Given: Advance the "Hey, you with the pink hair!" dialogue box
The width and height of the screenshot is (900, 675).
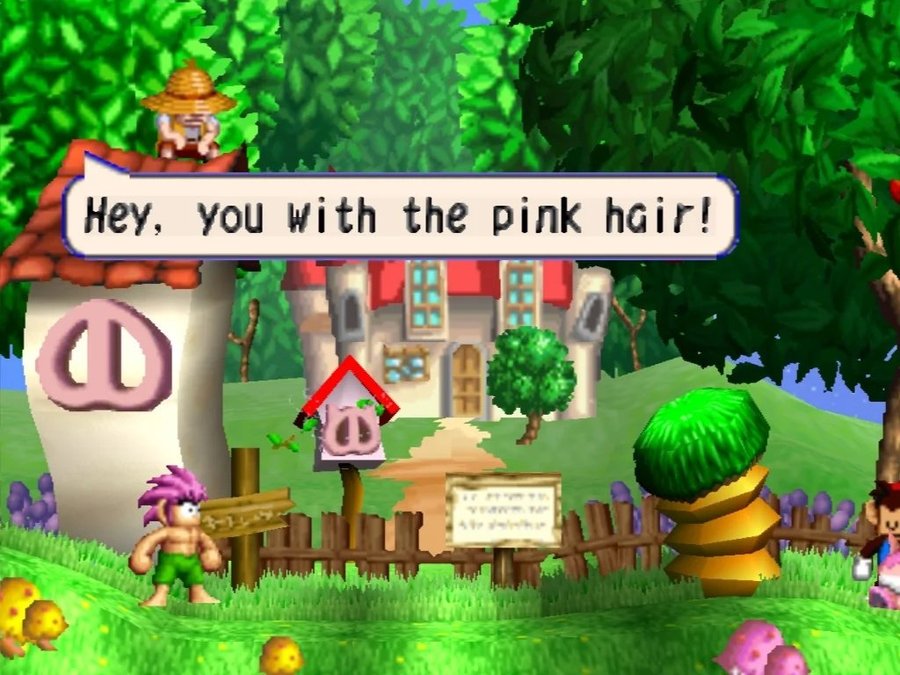Looking at the screenshot, I should coord(400,216).
